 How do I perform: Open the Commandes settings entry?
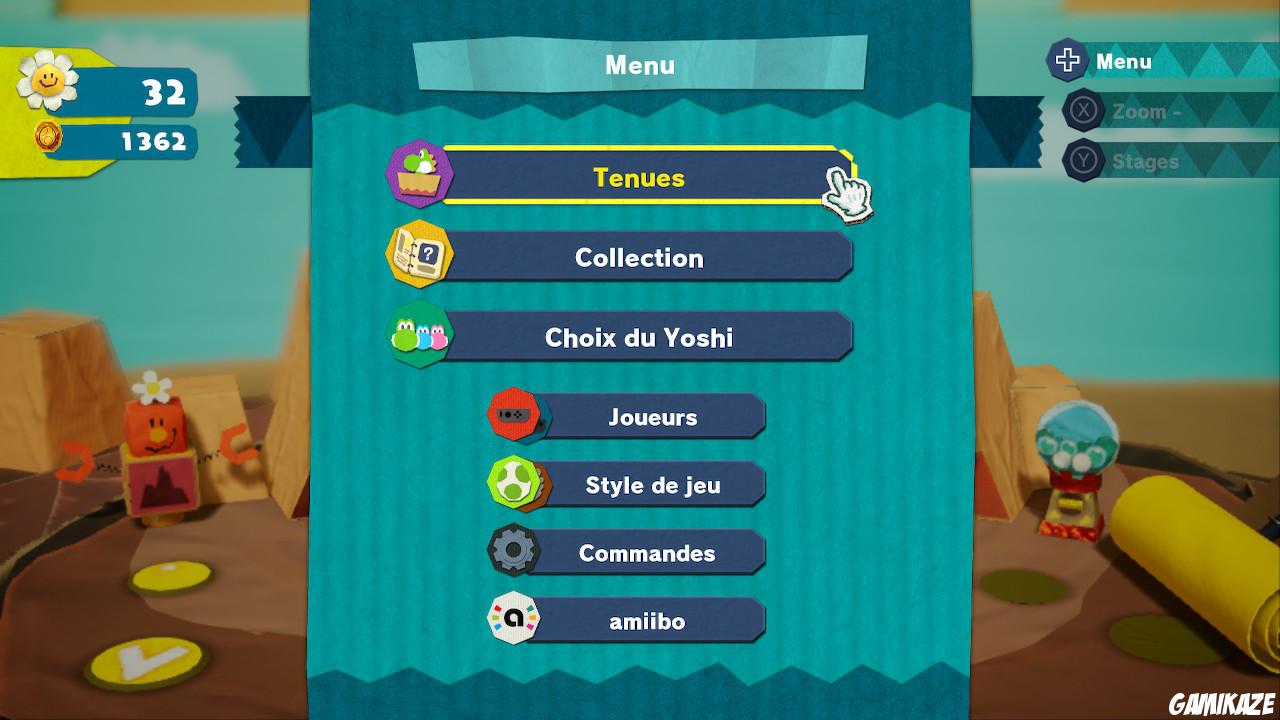point(648,552)
